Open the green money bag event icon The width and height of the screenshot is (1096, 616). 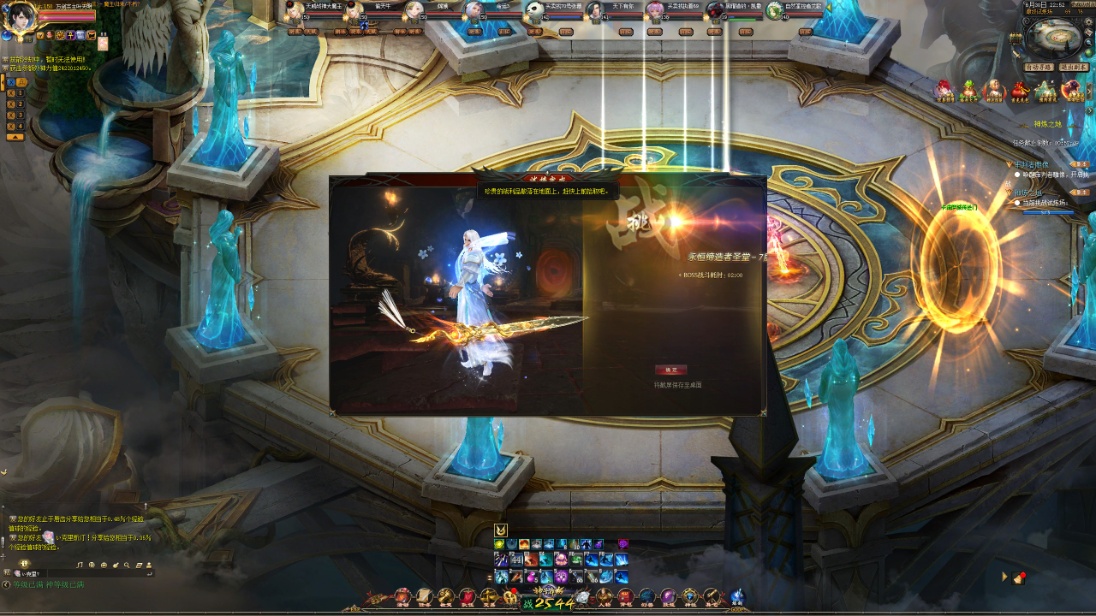pos(968,91)
